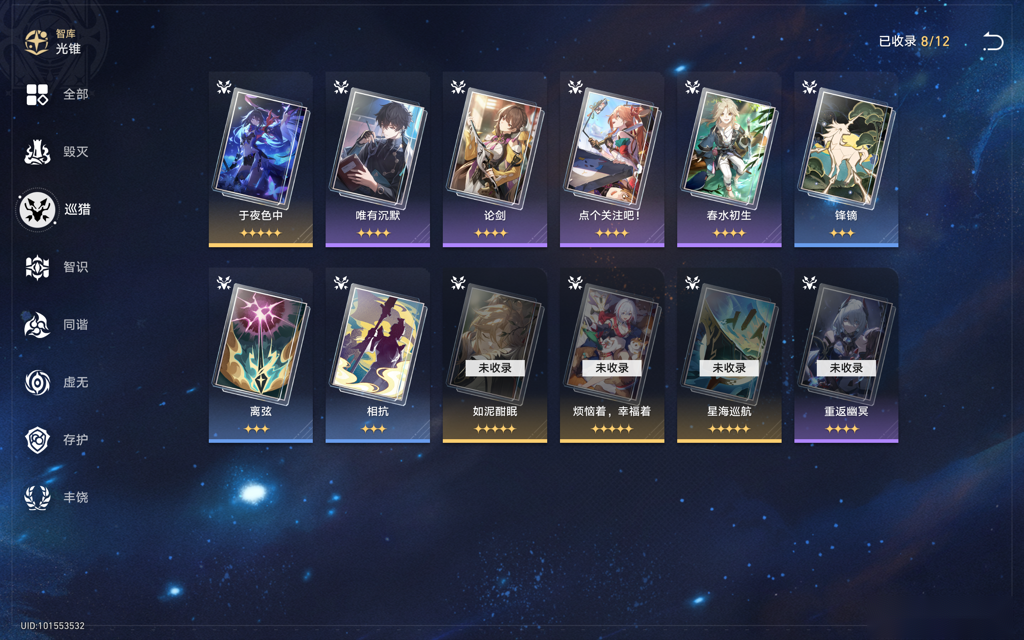The height and width of the screenshot is (640, 1024).
Task: Show the 同谐 light cones
Action: click(57, 325)
